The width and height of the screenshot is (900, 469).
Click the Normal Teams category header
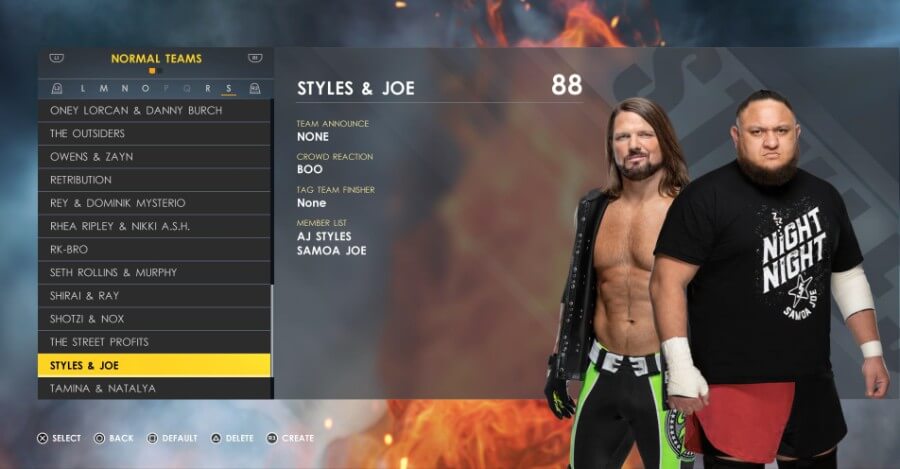[x=156, y=59]
